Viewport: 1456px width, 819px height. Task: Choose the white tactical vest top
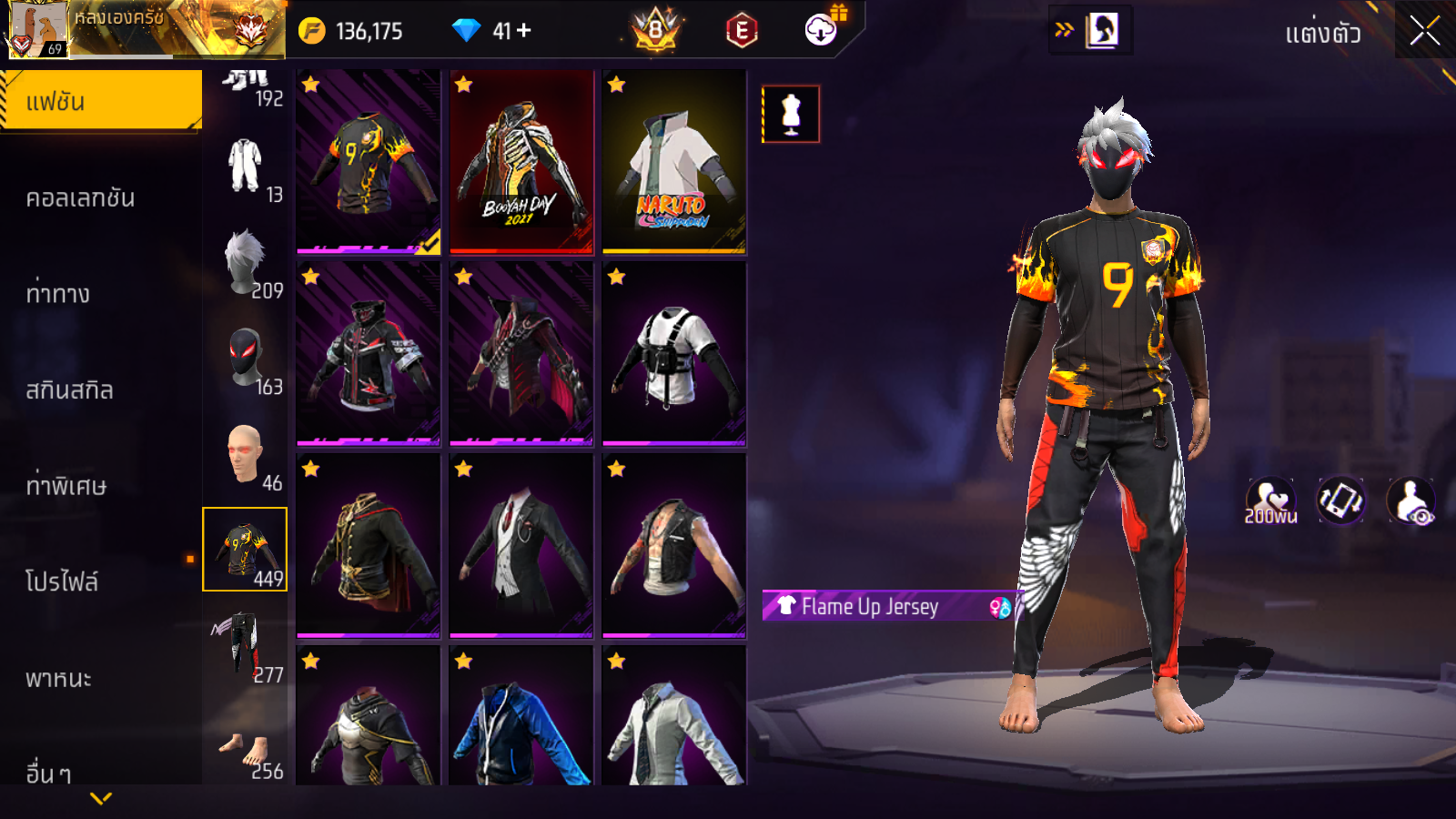click(674, 354)
